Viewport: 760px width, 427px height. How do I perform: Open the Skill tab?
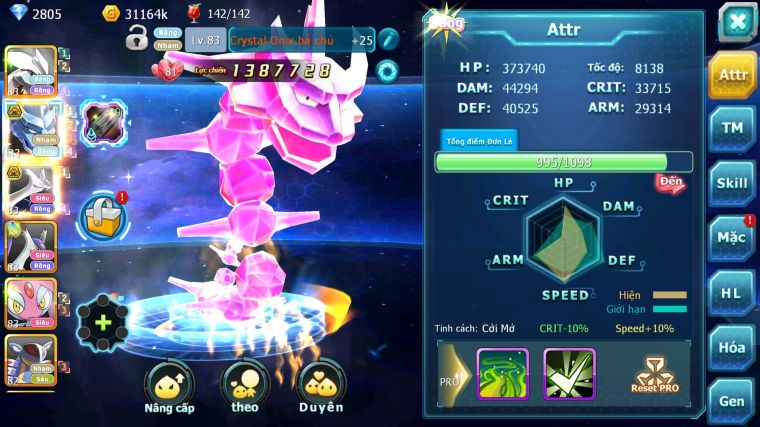point(732,183)
